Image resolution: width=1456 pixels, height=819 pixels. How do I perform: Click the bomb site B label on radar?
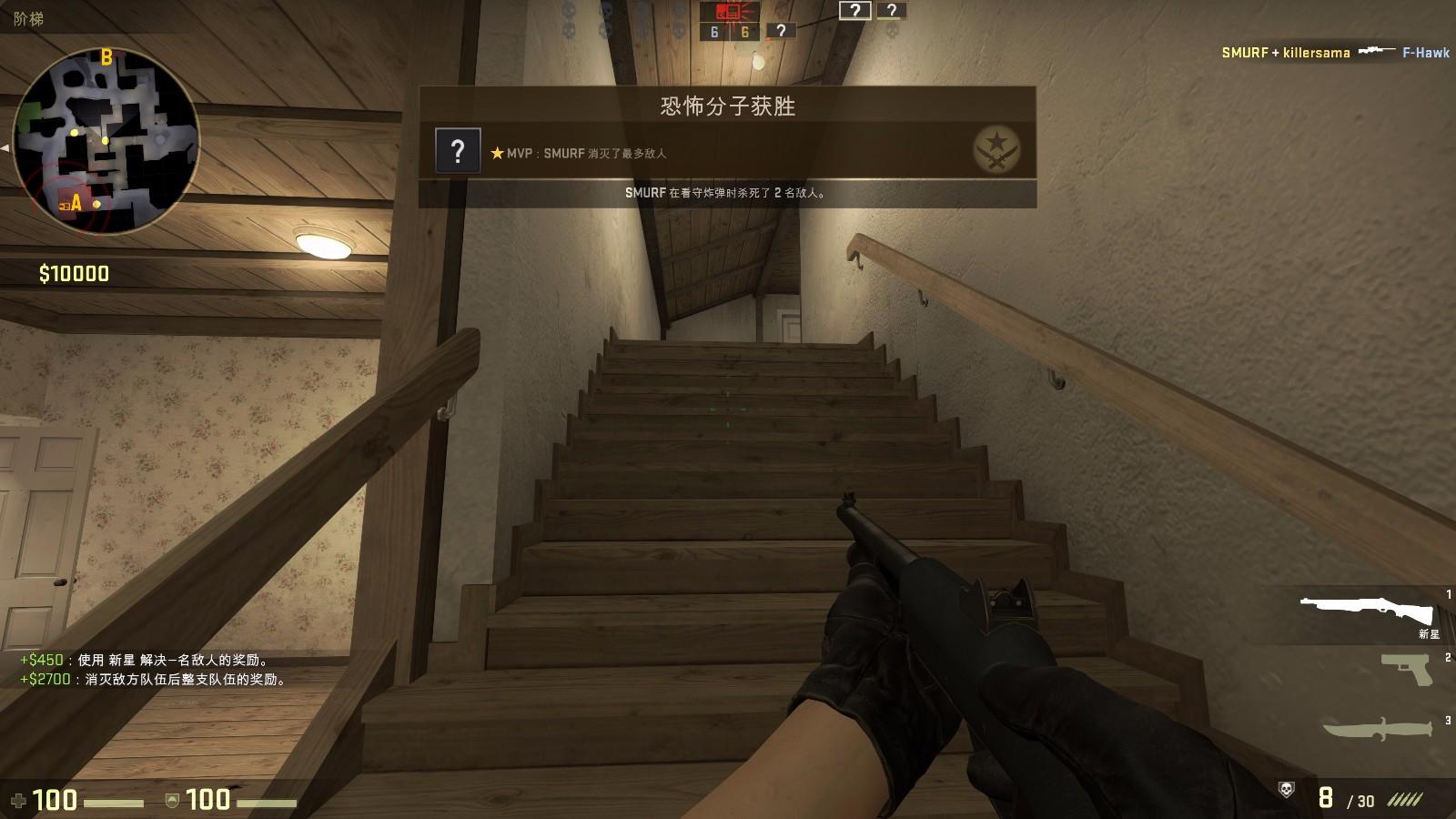[x=106, y=58]
